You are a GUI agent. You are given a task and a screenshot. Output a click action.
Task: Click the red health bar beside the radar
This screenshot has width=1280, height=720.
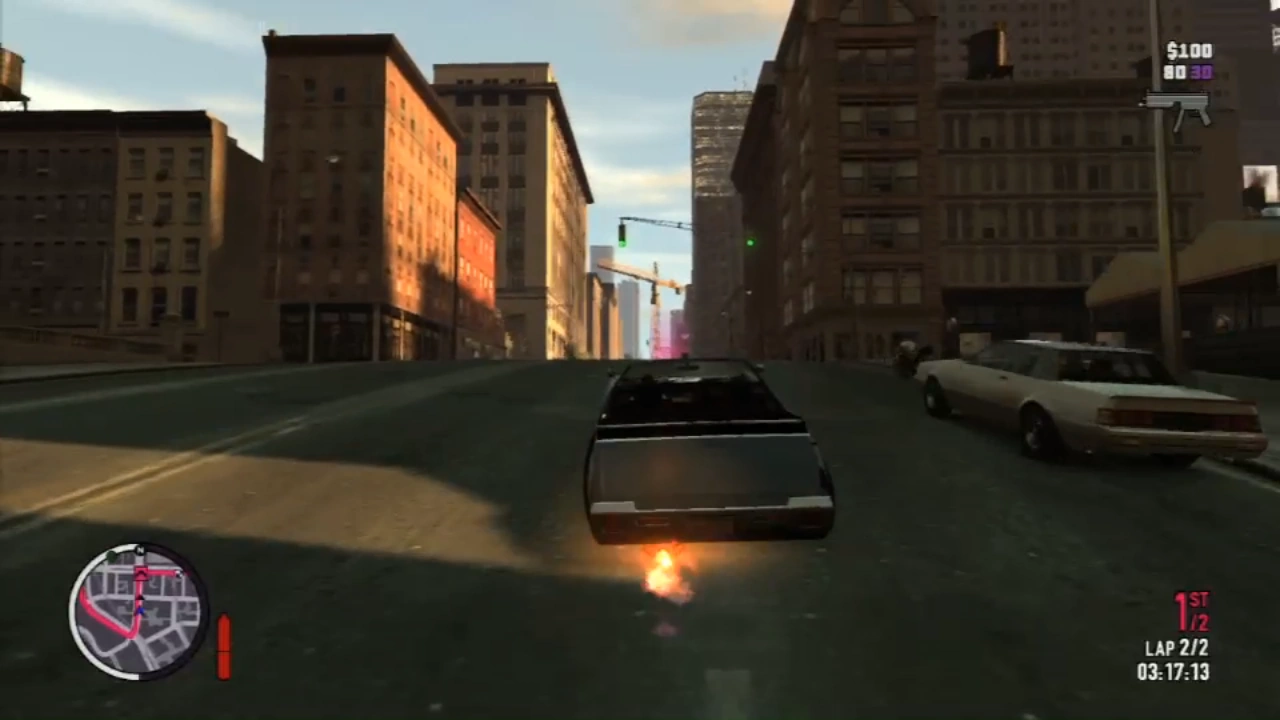tap(224, 645)
